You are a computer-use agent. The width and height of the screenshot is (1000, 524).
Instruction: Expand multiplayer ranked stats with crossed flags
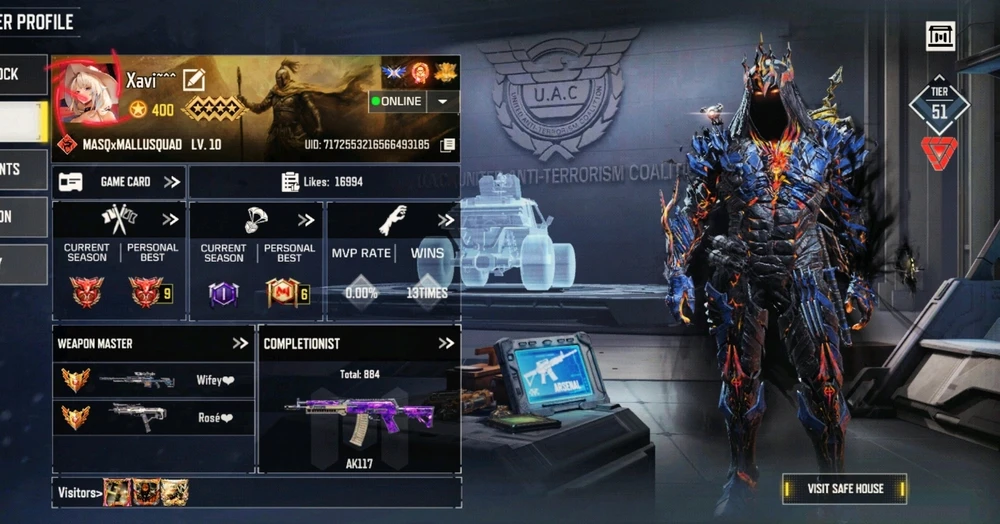[170, 220]
